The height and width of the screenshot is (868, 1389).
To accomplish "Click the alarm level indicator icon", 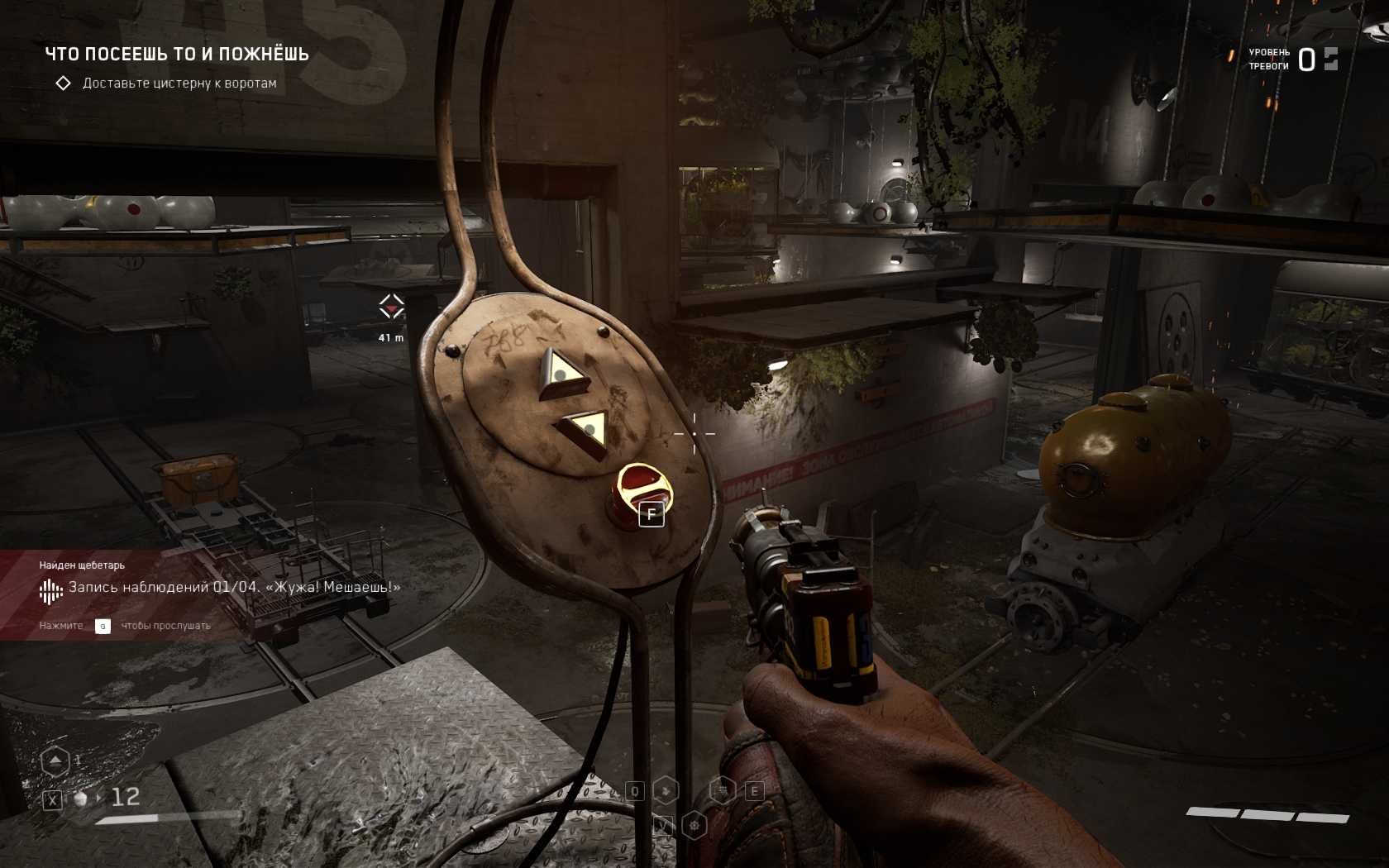I will (x=1330, y=59).
